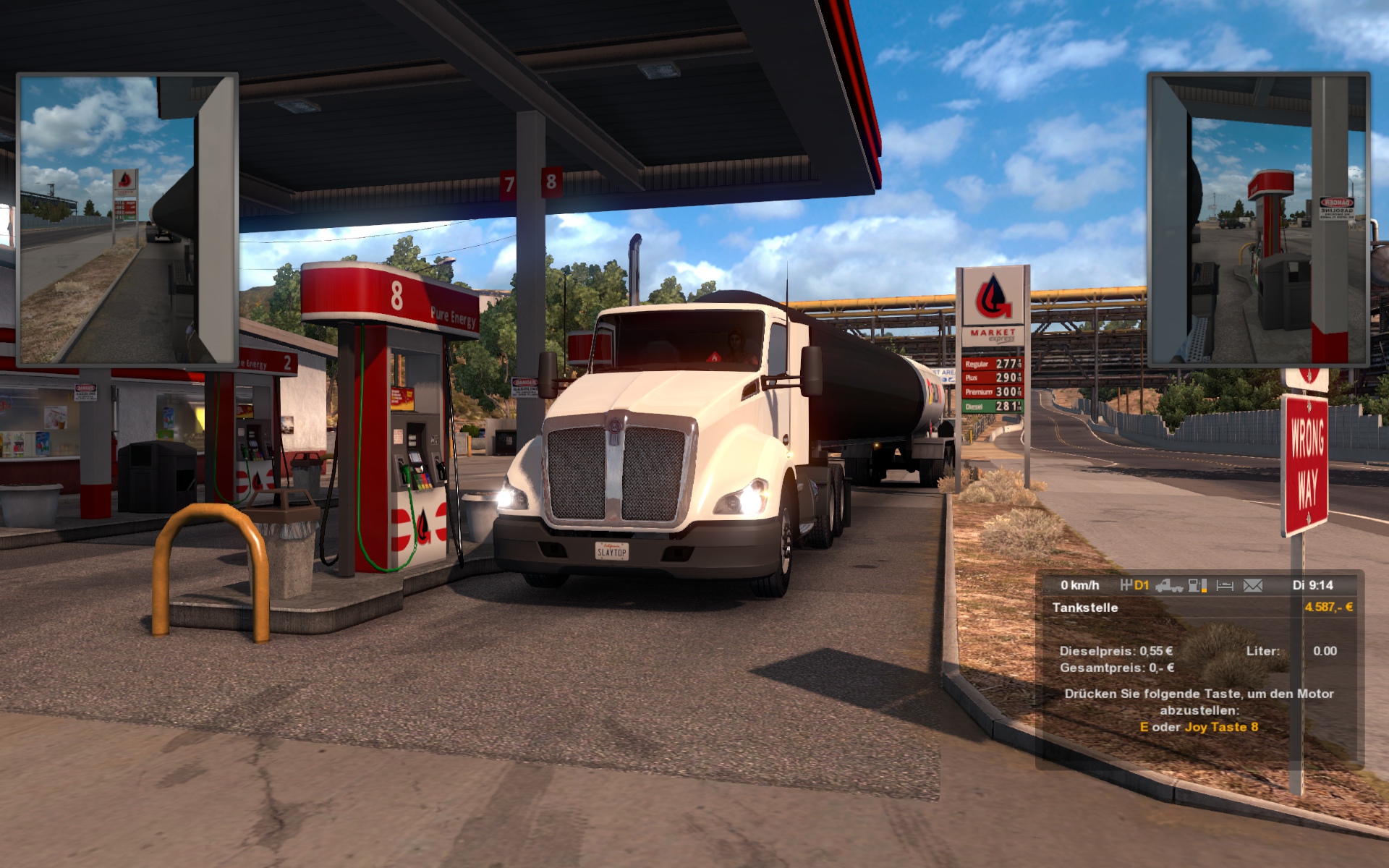Open the mail envelope icon
The image size is (1389, 868).
coord(1252,585)
